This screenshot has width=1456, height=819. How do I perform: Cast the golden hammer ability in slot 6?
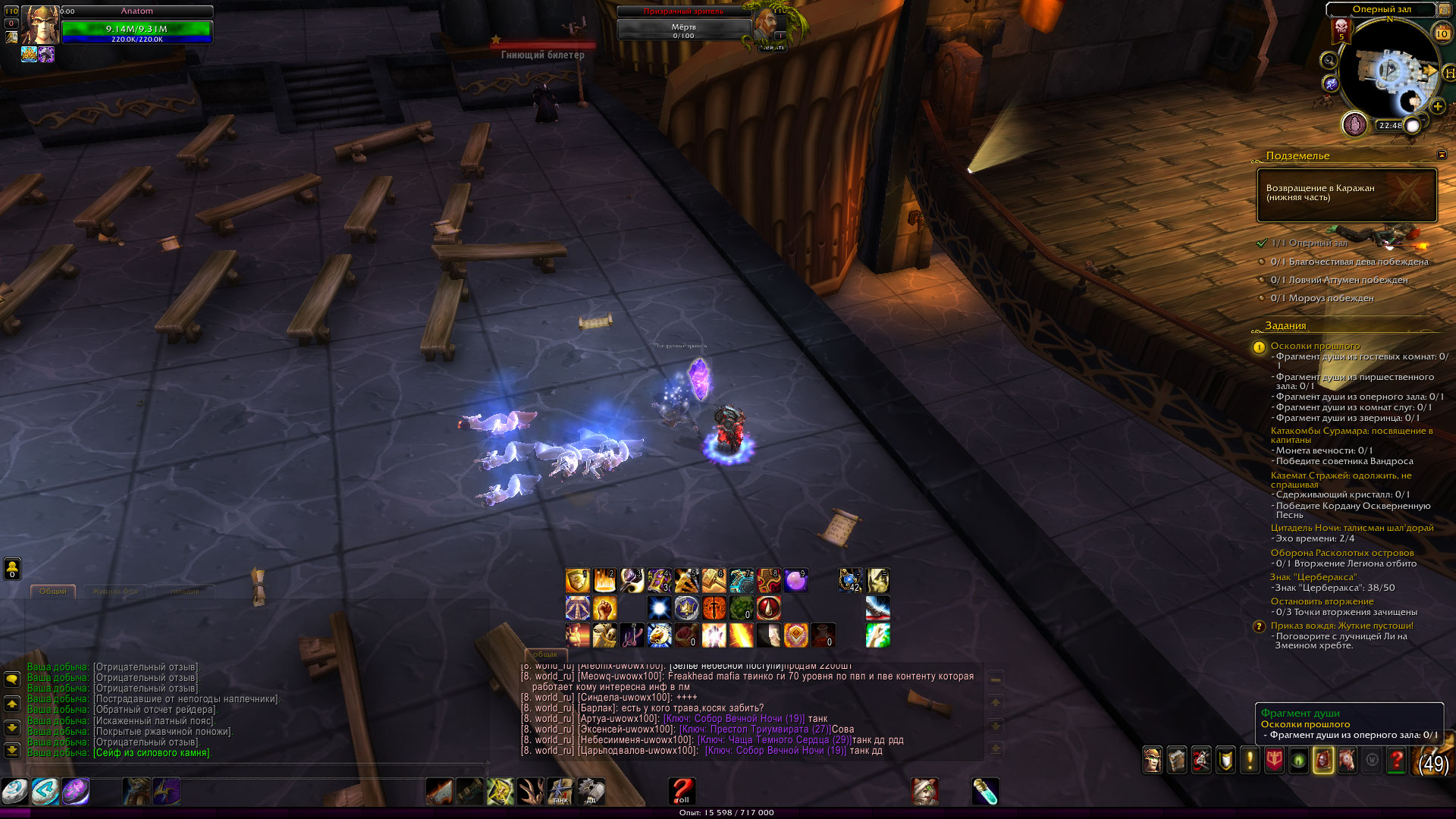[x=714, y=581]
